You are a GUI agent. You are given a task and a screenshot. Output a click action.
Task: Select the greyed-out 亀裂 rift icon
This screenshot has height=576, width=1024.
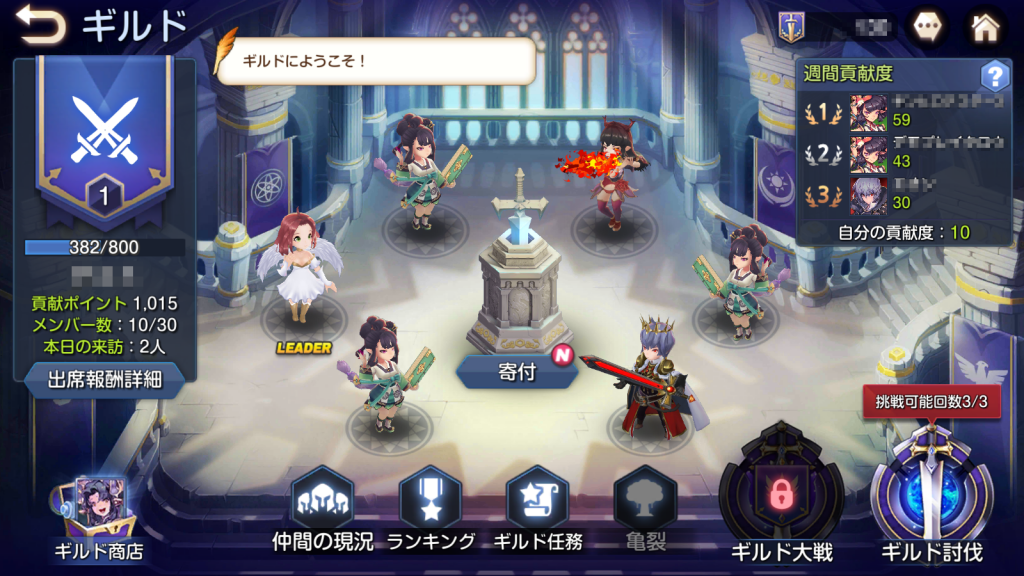[645, 508]
